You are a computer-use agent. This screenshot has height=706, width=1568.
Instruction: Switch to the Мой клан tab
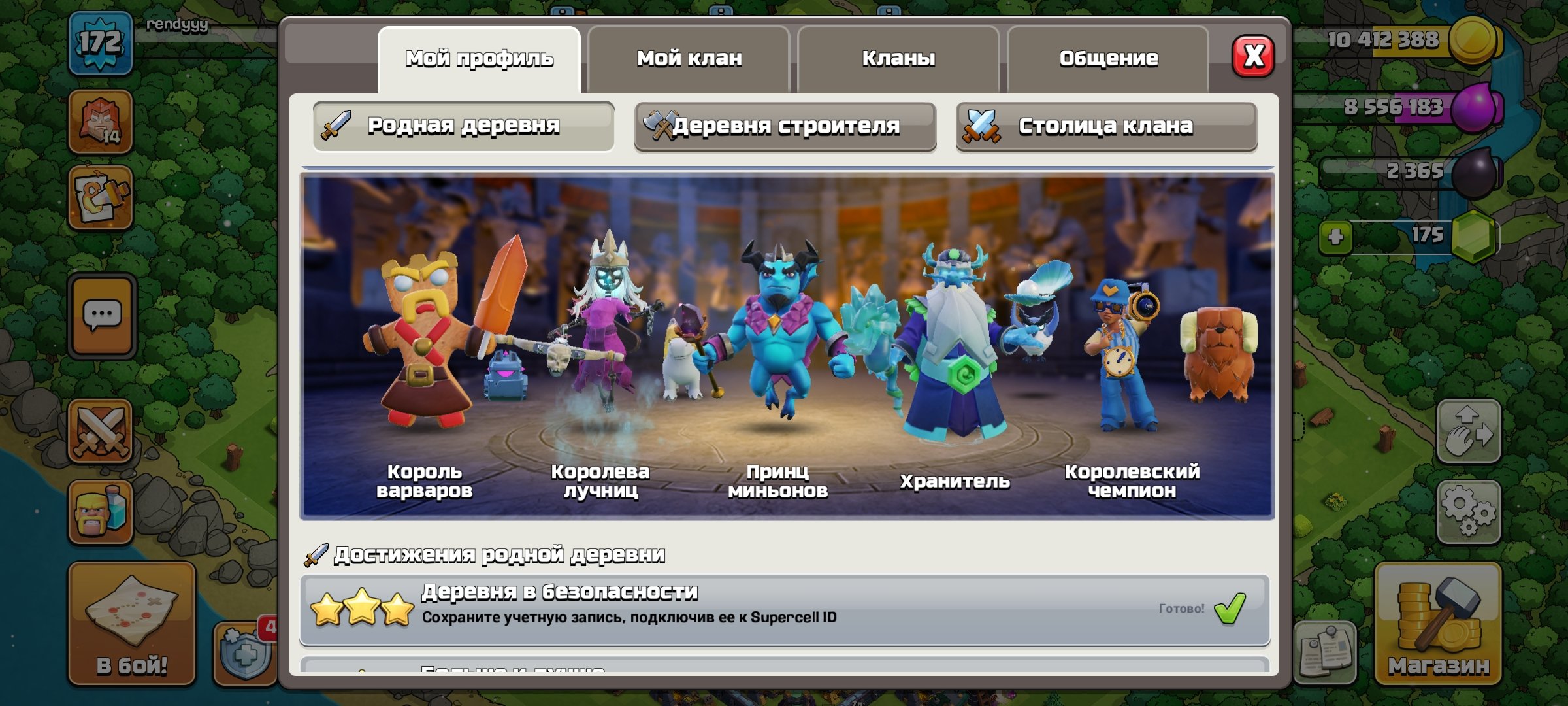[689, 58]
